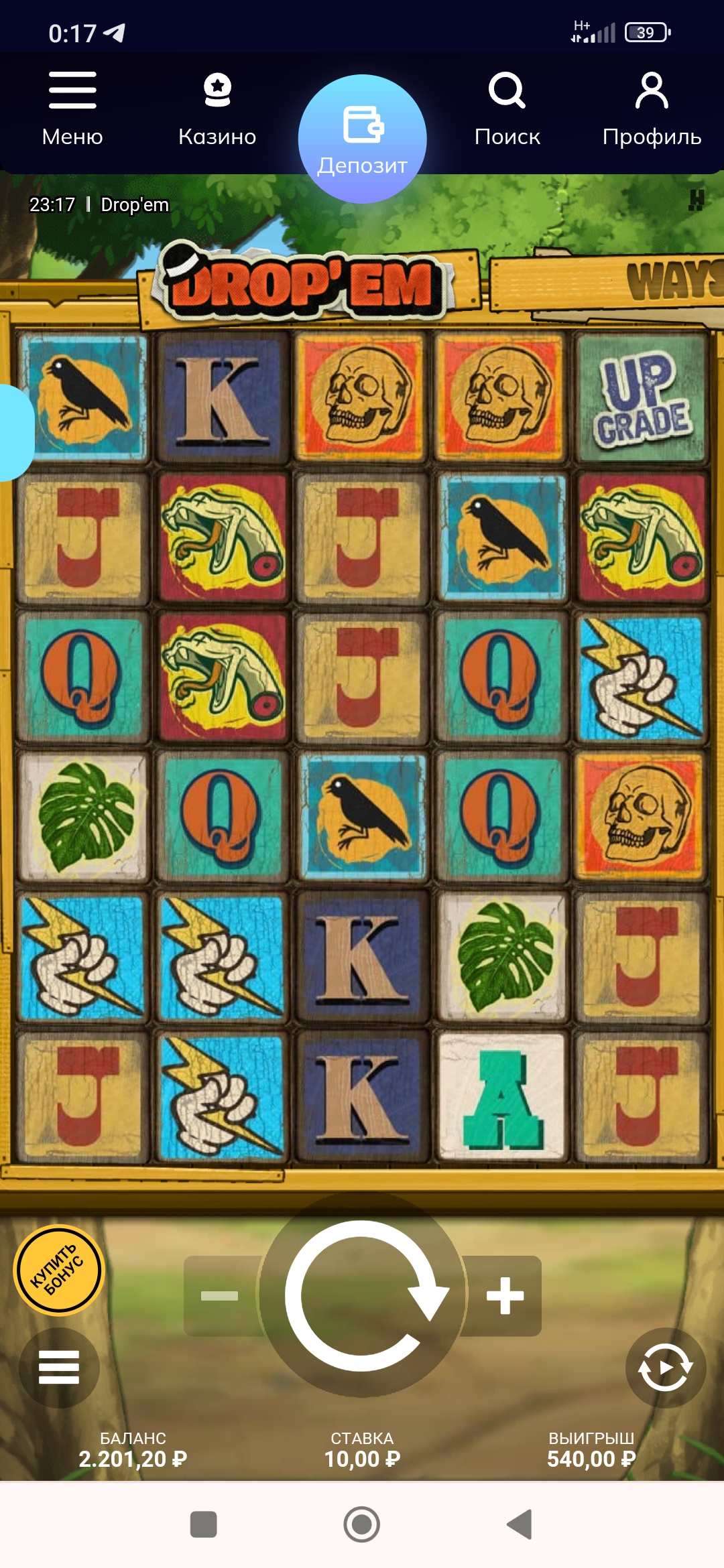Decrease the bet with the minus button

[220, 1295]
